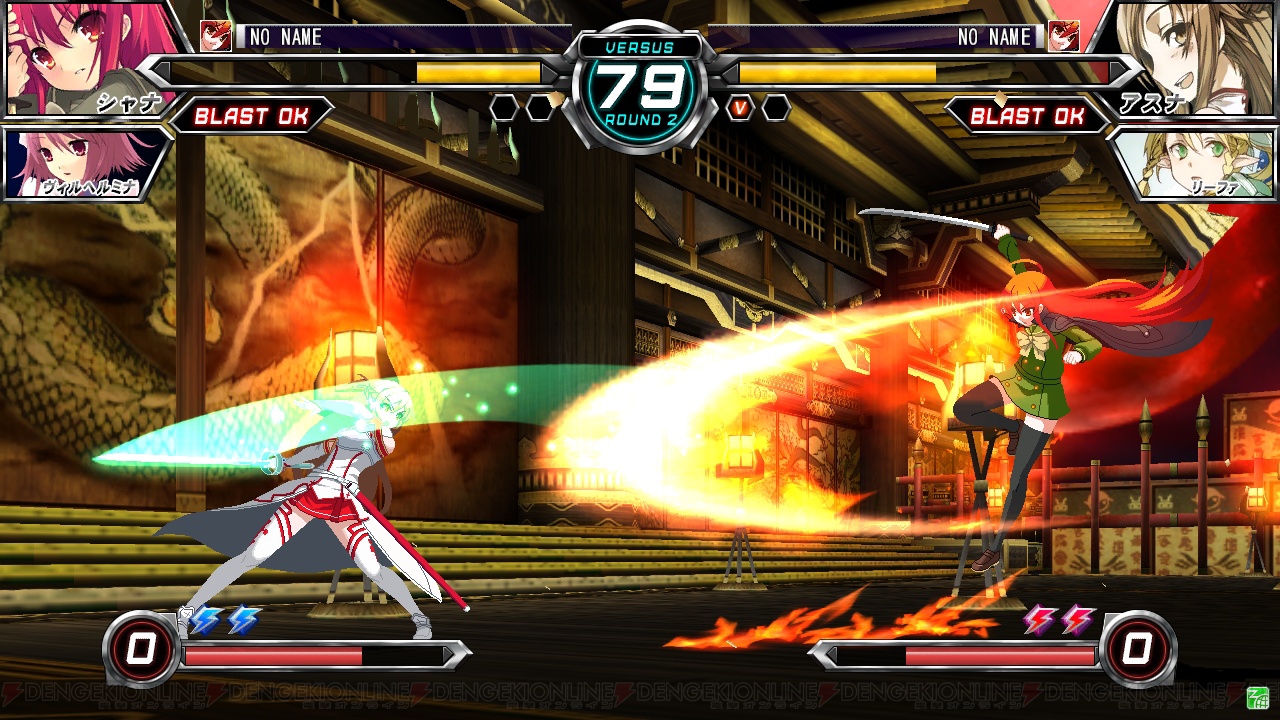This screenshot has height=720, width=1280.
Task: Toggle the left BLAST OK indicator
Action: click(252, 116)
